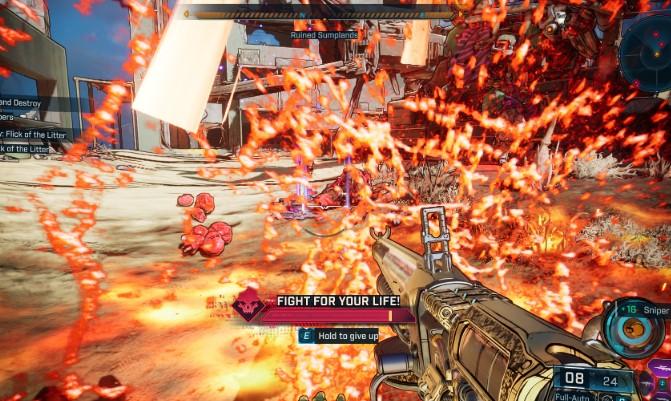Screen dimensions: 671x401
Task: Click the skull Fight For Your Life emblem
Action: [248, 304]
